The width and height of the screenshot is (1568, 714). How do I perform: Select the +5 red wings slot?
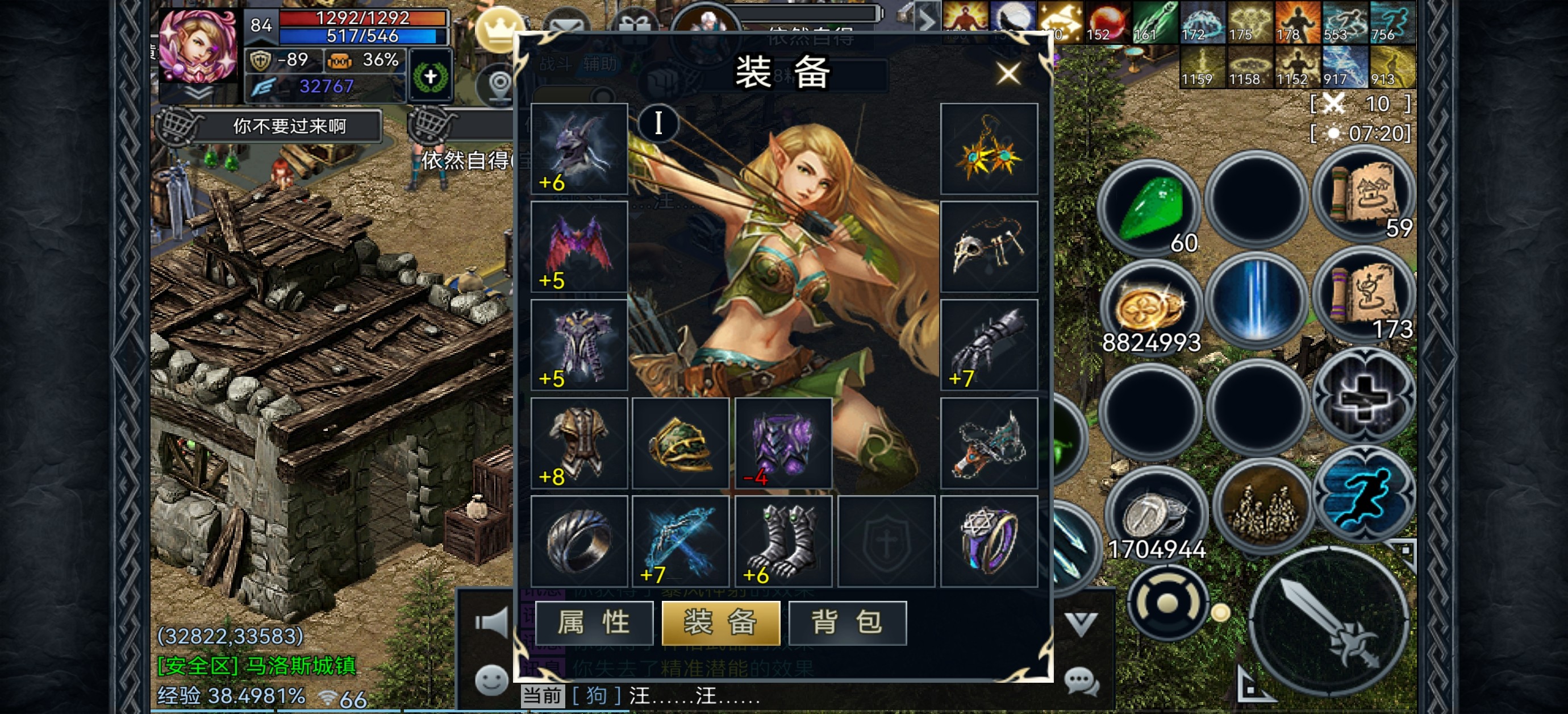pos(579,247)
